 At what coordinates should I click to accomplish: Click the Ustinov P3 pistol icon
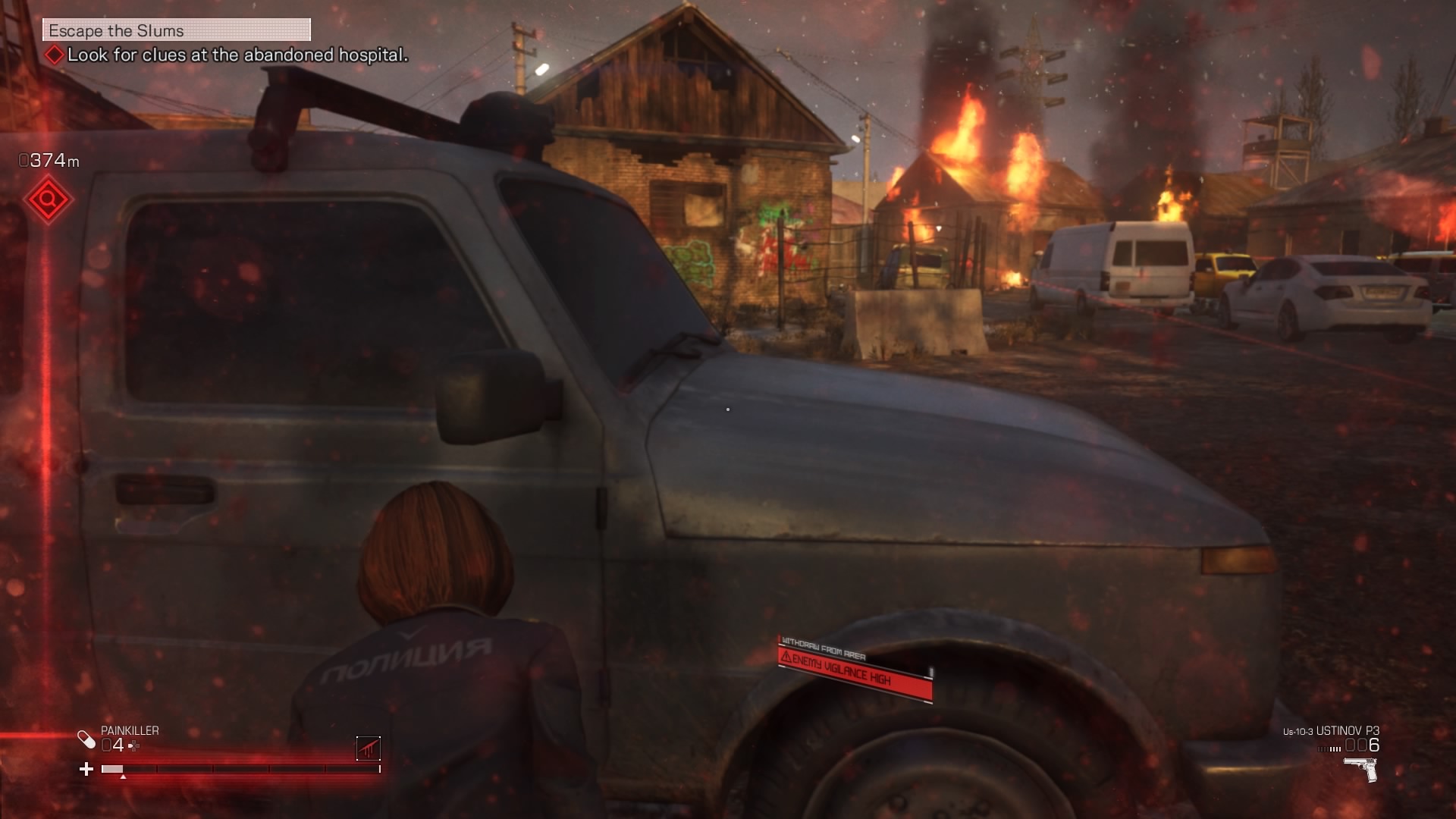[x=1360, y=770]
